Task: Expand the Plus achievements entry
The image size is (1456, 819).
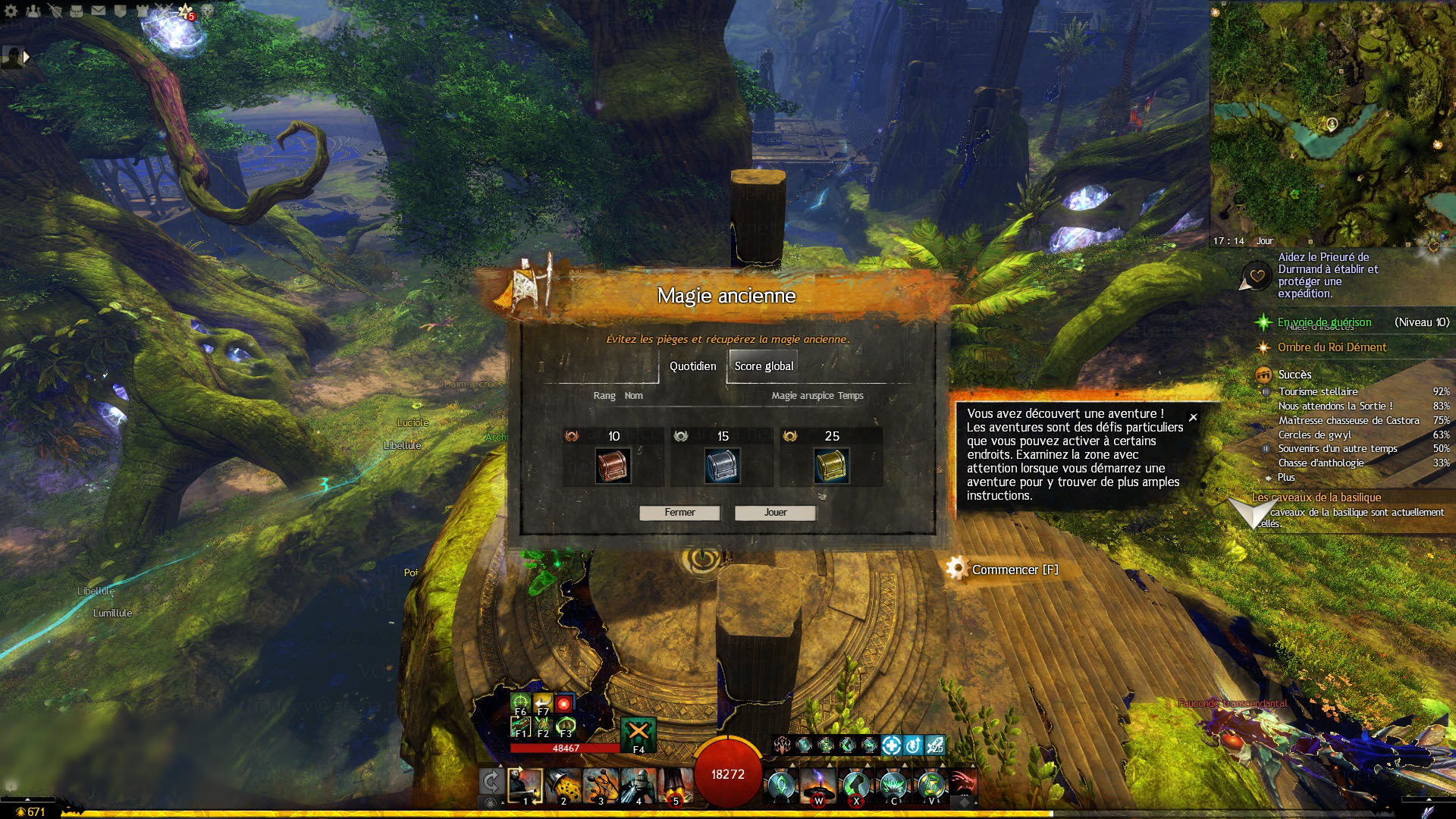Action: tap(1286, 478)
